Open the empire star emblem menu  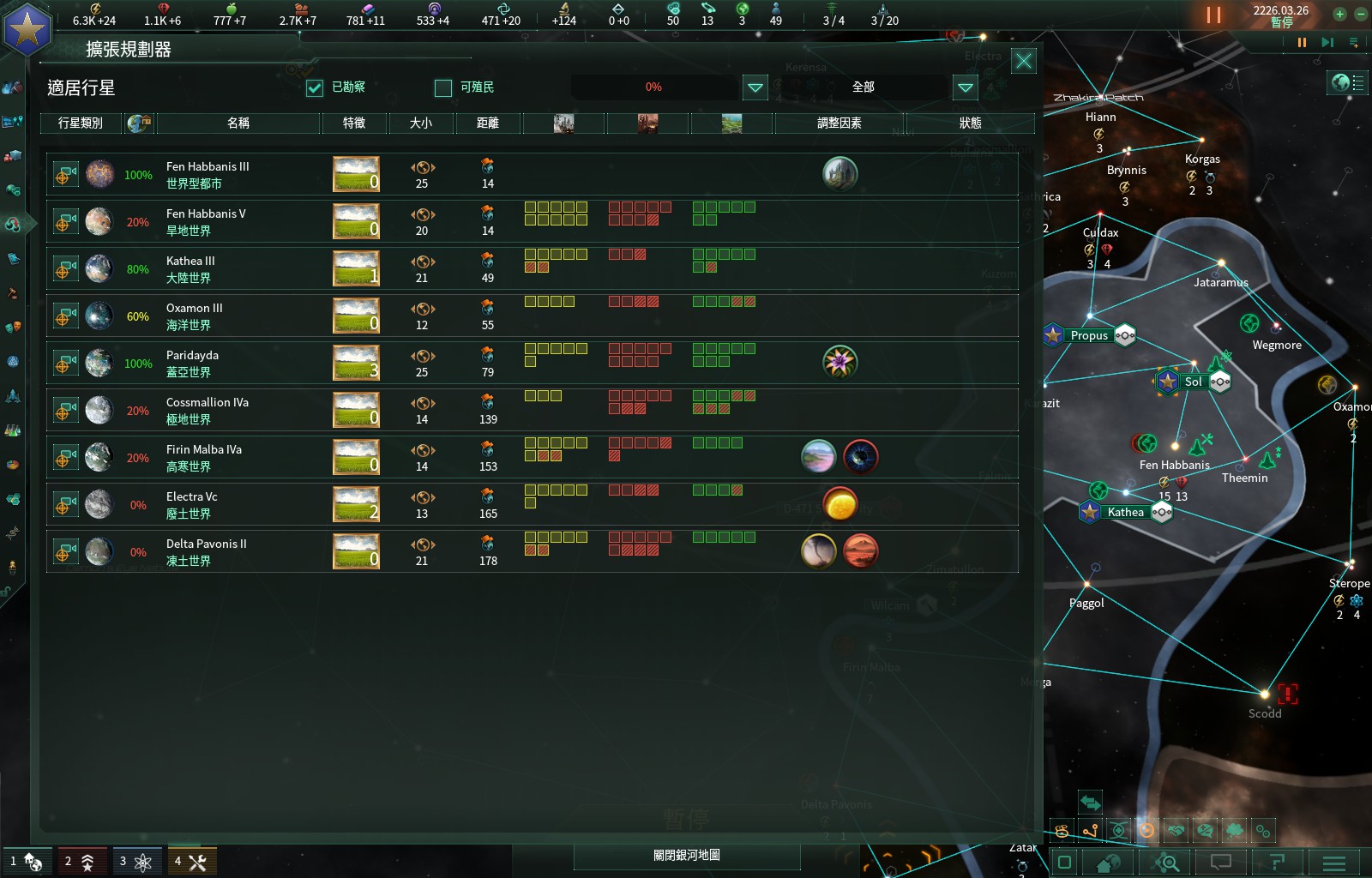27,31
